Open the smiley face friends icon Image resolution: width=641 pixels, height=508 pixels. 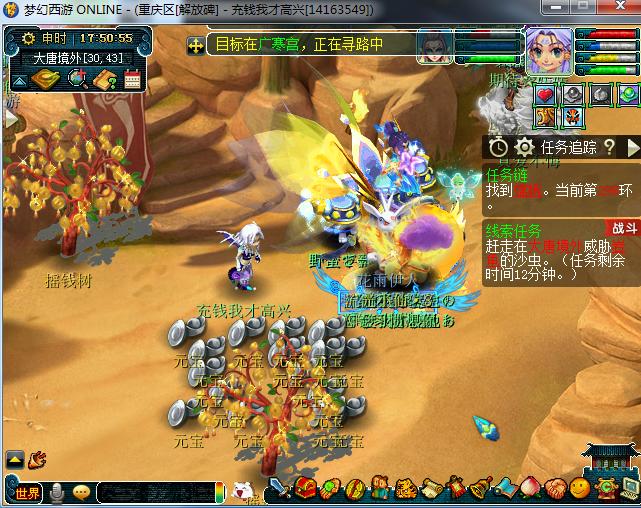580,489
